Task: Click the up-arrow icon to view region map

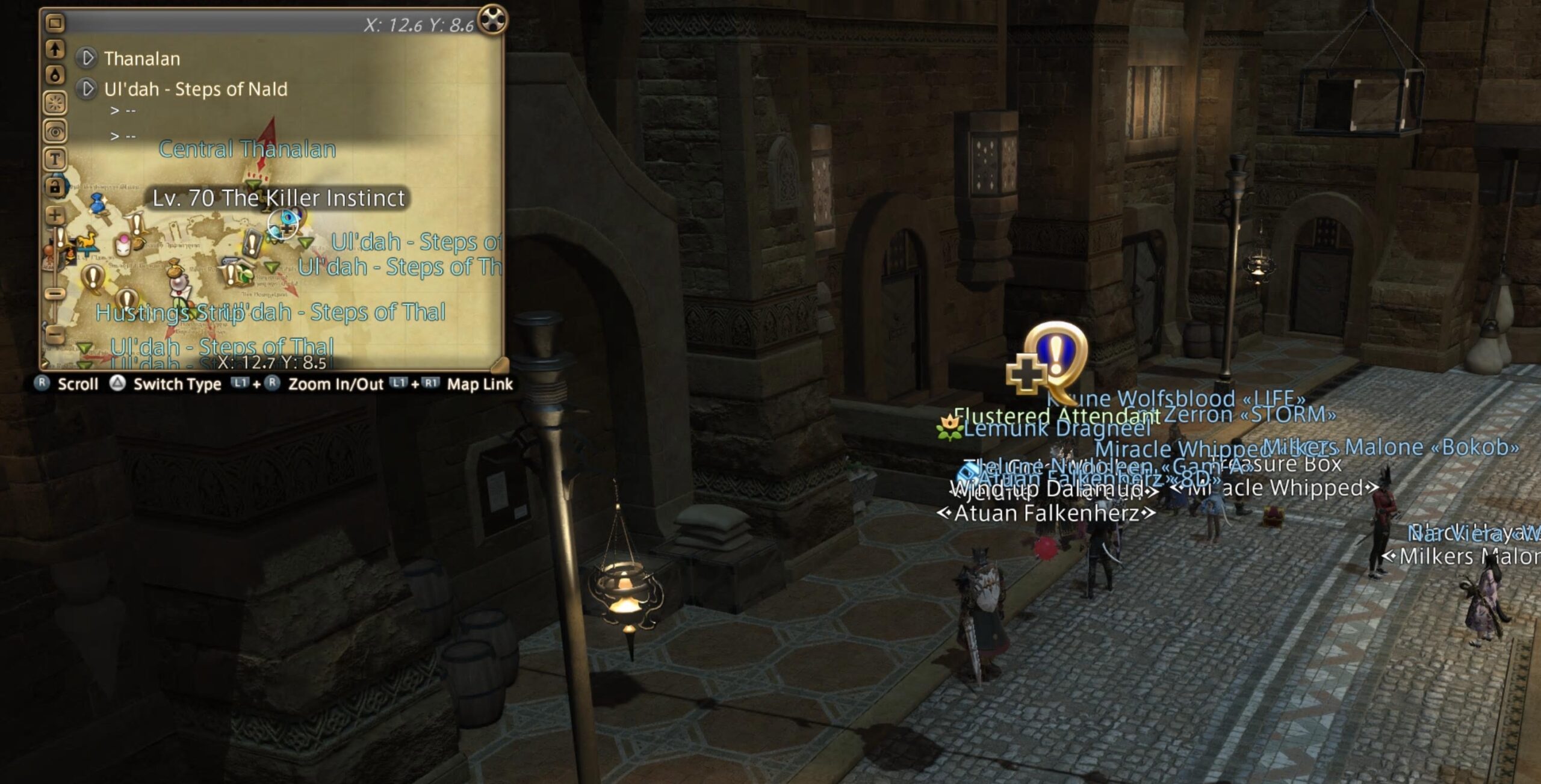Action: click(54, 50)
